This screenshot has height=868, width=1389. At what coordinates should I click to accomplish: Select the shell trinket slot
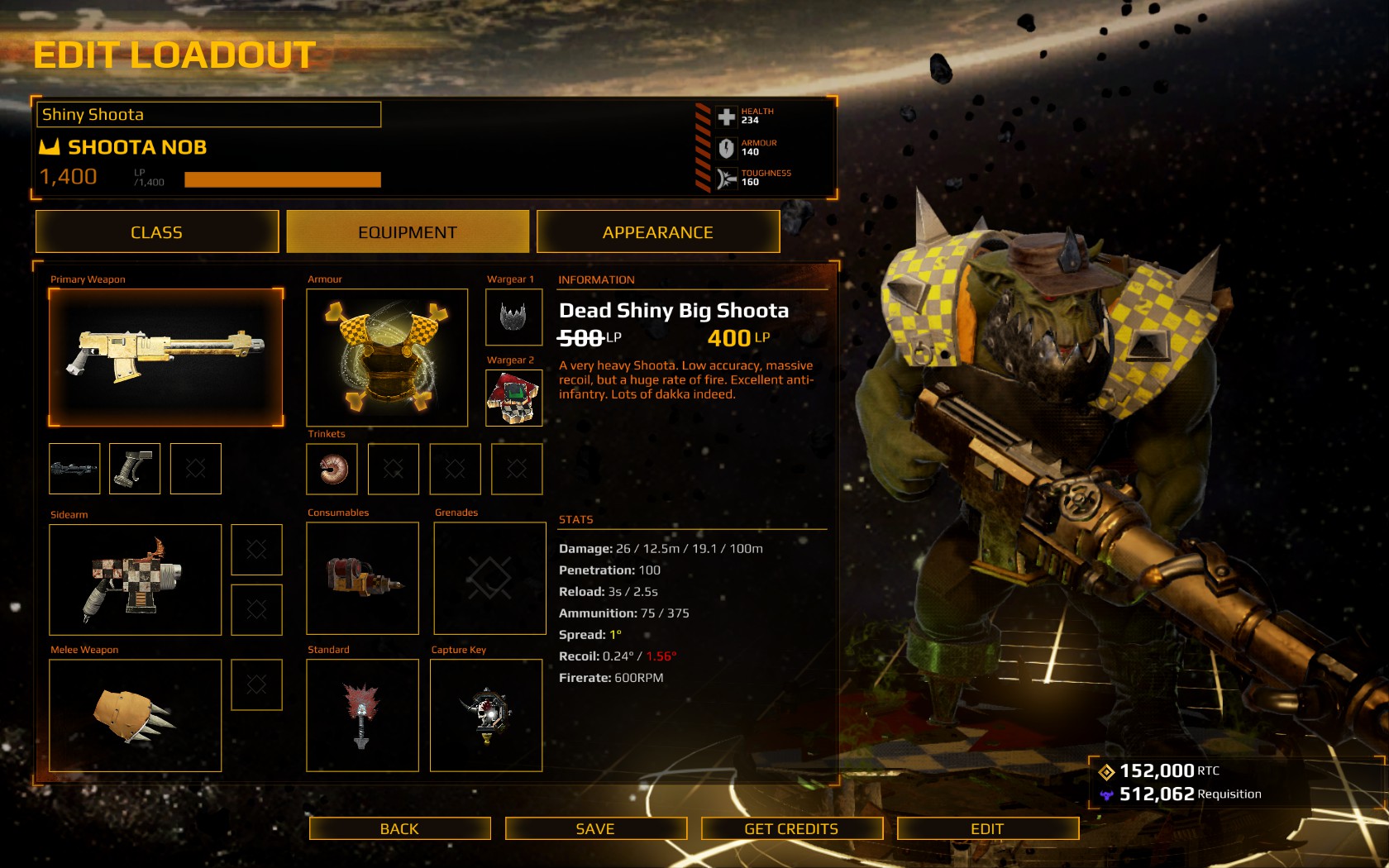point(332,469)
